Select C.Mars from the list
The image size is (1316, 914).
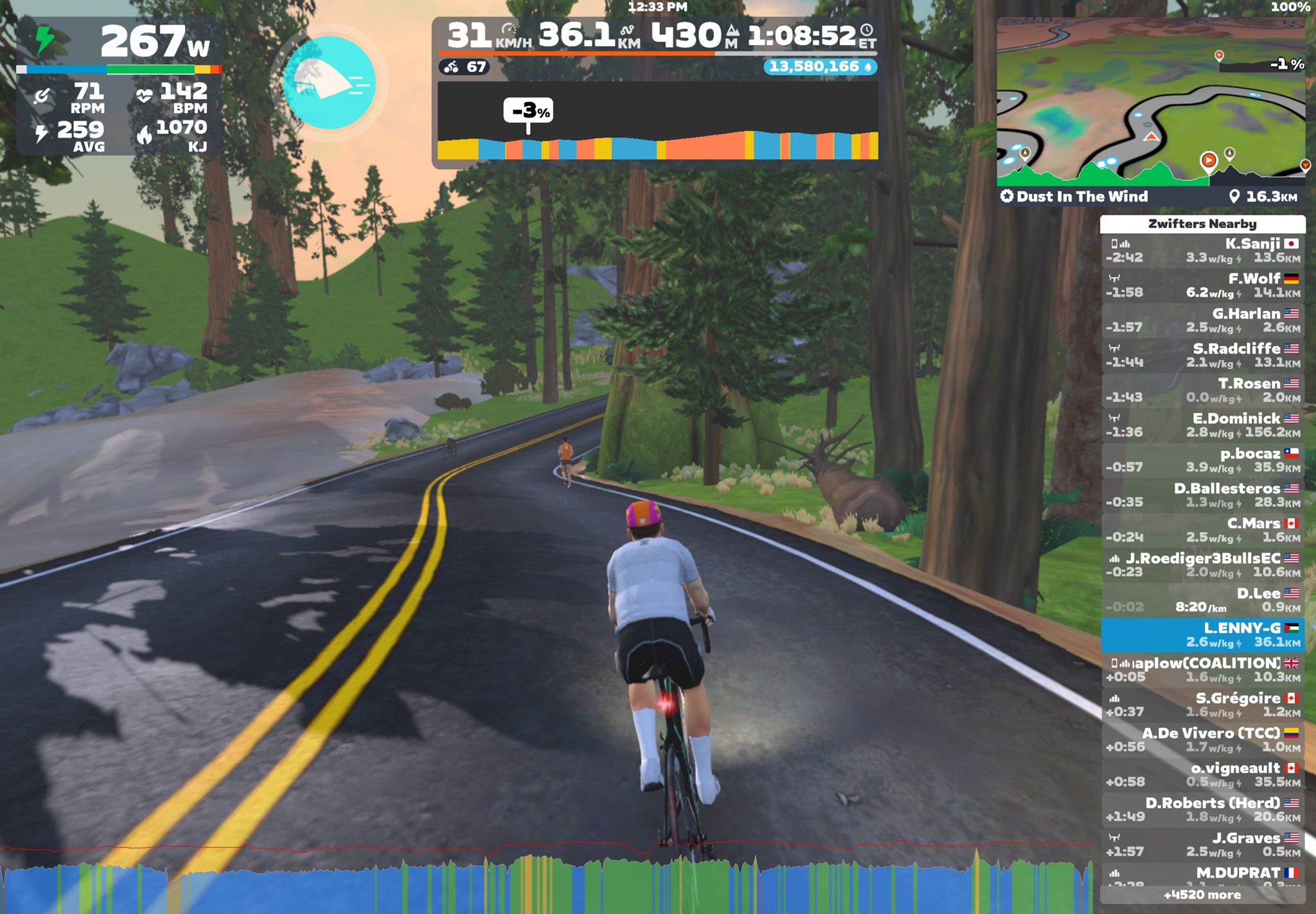pyautogui.click(x=1202, y=530)
